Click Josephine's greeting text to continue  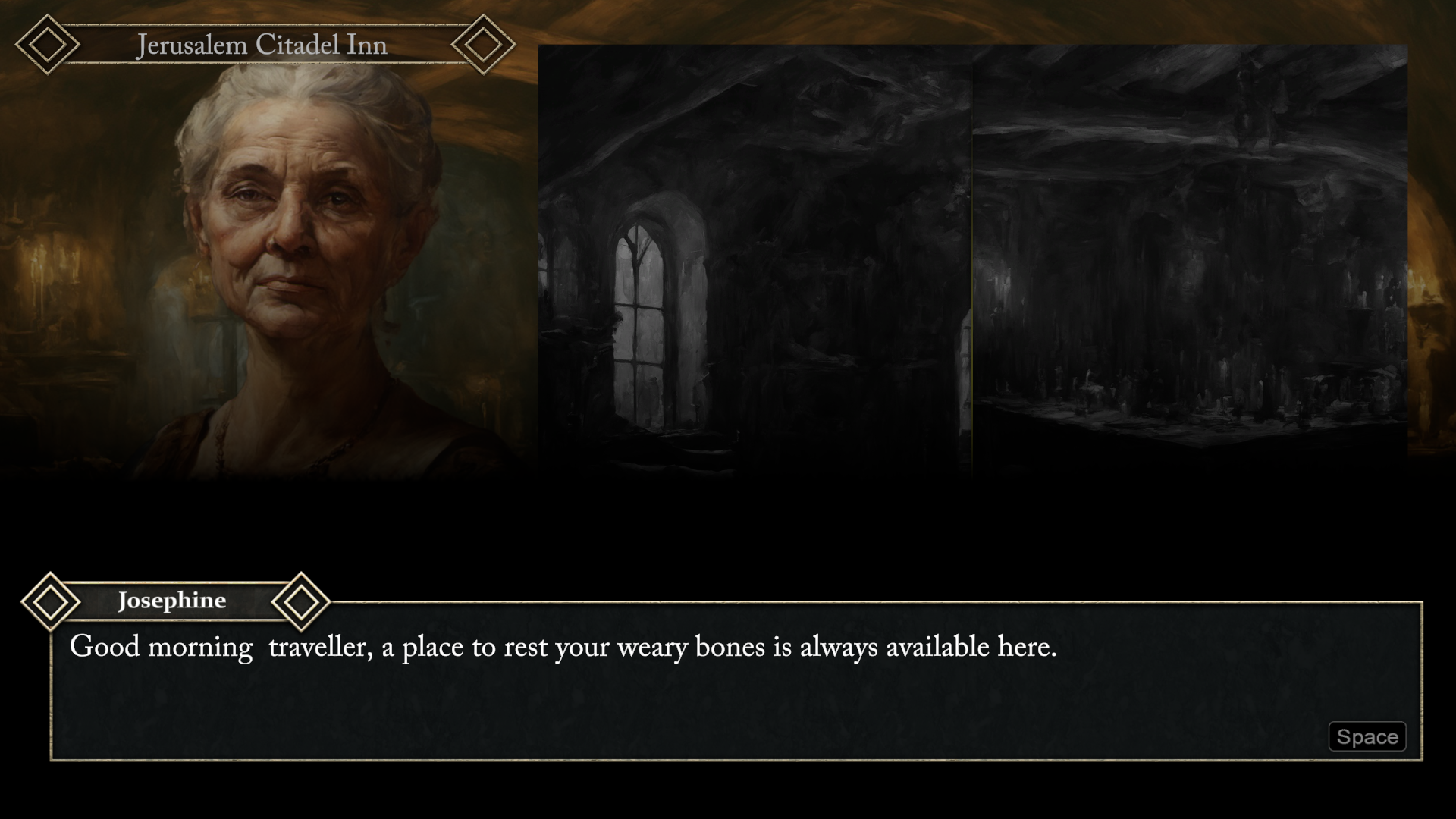pos(563,647)
